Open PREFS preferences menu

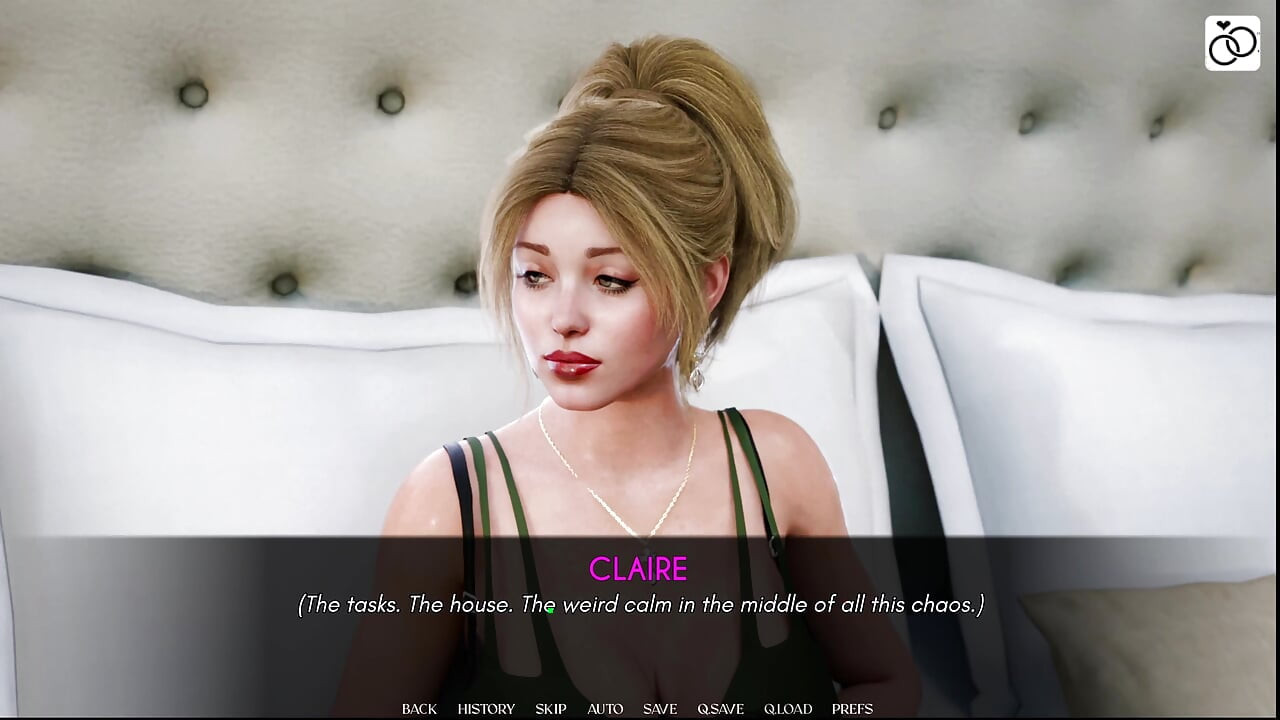852,709
